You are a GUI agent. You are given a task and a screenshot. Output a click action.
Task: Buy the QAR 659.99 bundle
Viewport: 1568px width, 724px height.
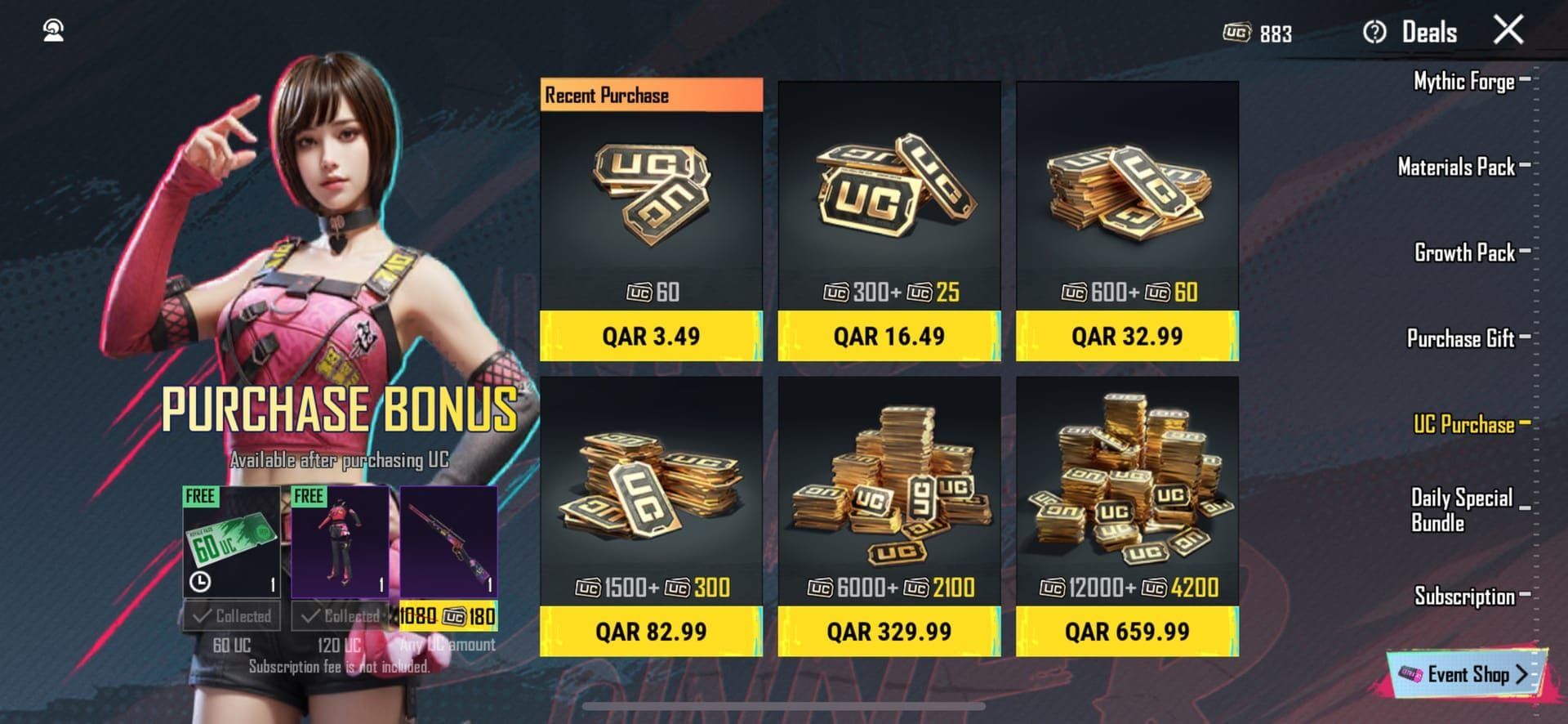click(1129, 631)
